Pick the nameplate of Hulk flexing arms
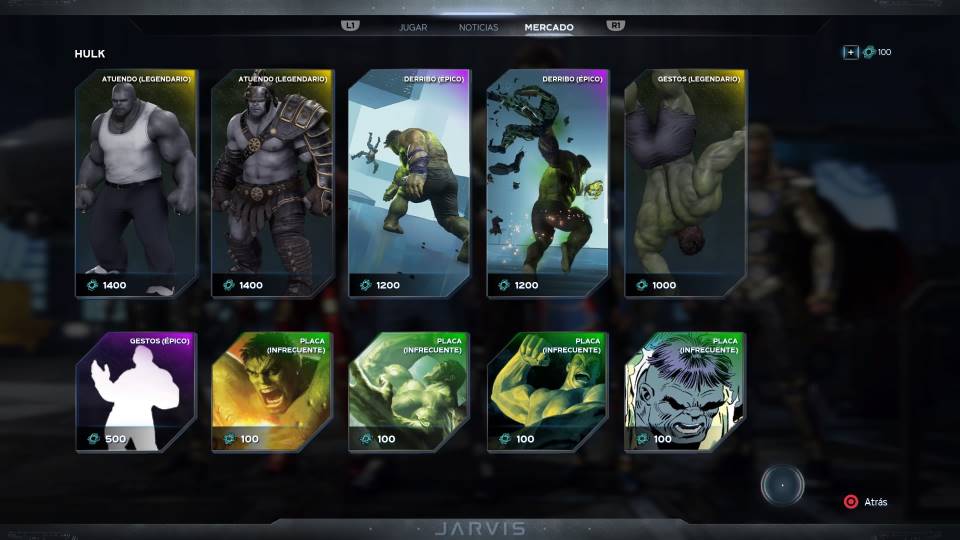Viewport: 960px width, 540px height. point(547,392)
